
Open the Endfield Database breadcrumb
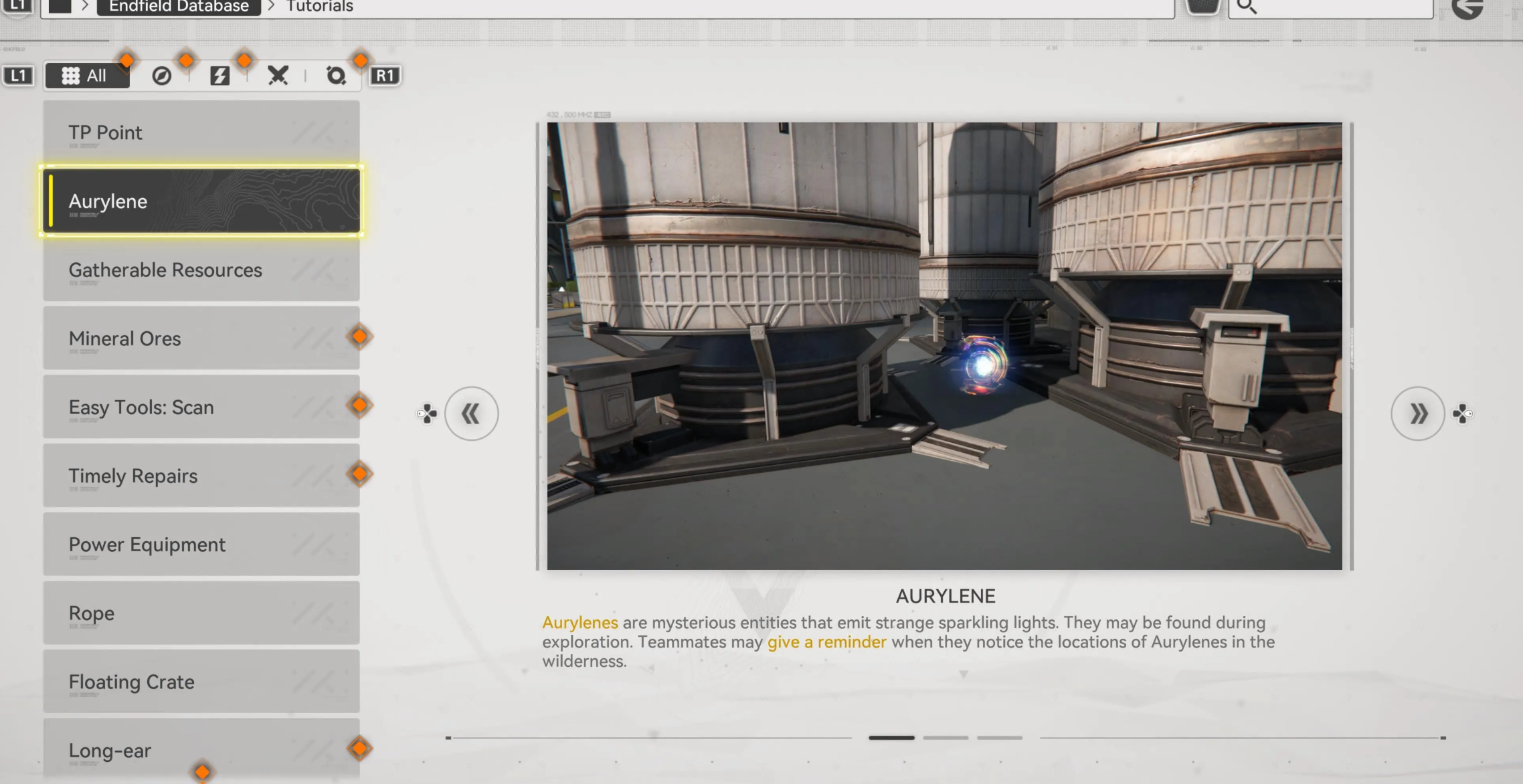pyautogui.click(x=179, y=7)
